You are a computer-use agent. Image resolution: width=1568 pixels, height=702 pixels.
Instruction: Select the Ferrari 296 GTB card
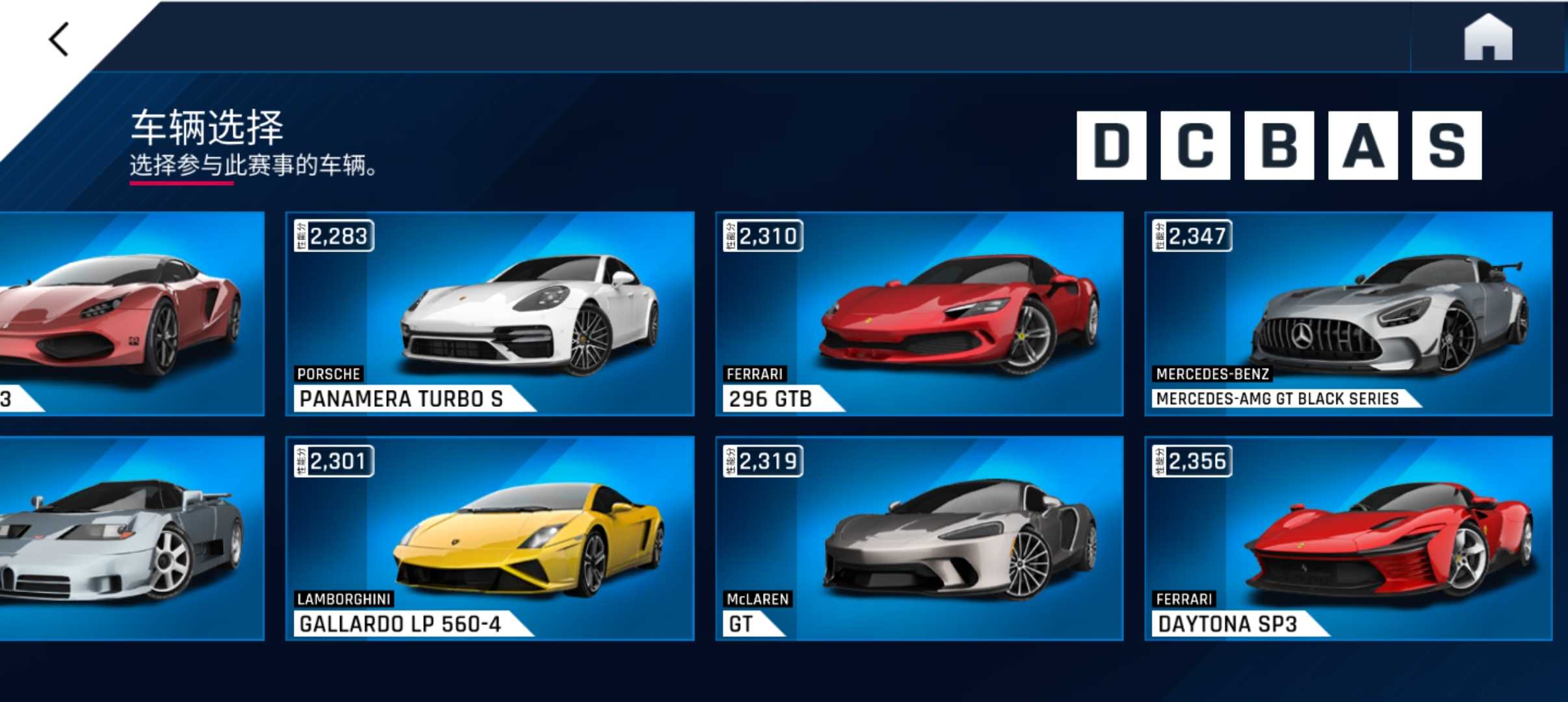(x=919, y=313)
